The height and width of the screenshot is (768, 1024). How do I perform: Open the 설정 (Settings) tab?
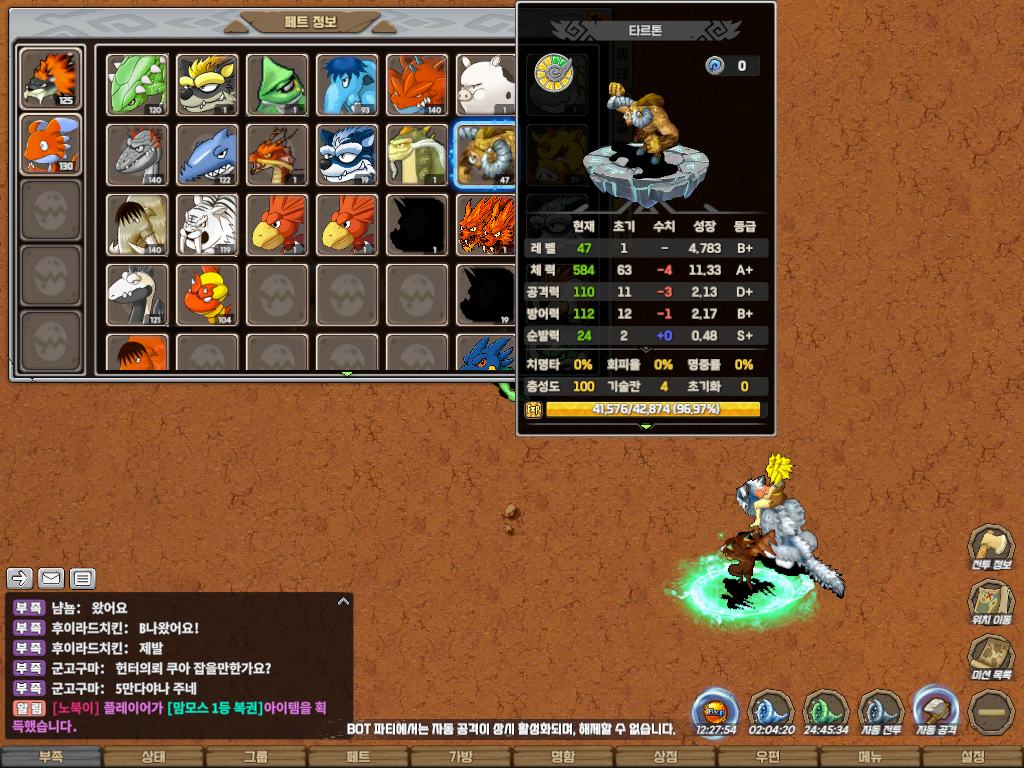972,757
